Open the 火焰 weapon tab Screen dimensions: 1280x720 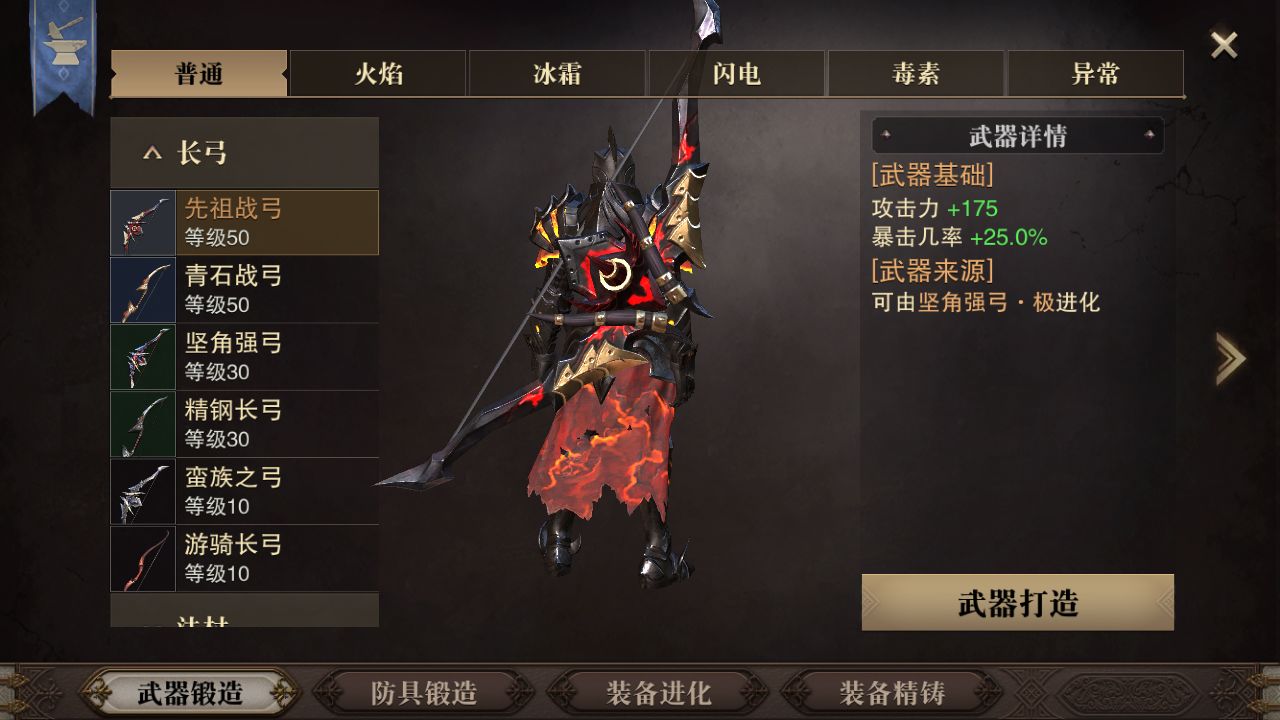pyautogui.click(x=378, y=74)
